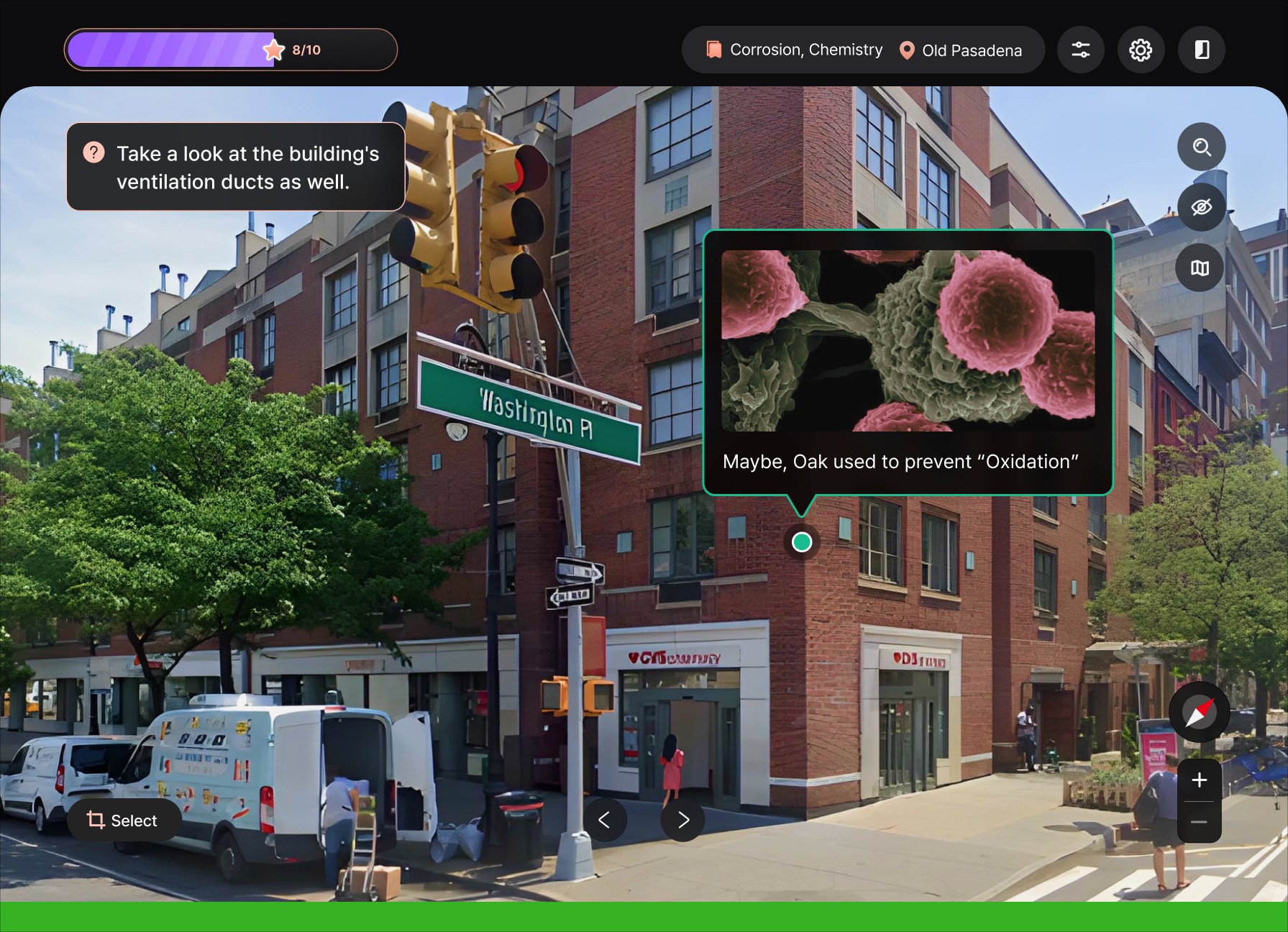
Task: Click the green hotspot marker on the building
Action: (802, 542)
